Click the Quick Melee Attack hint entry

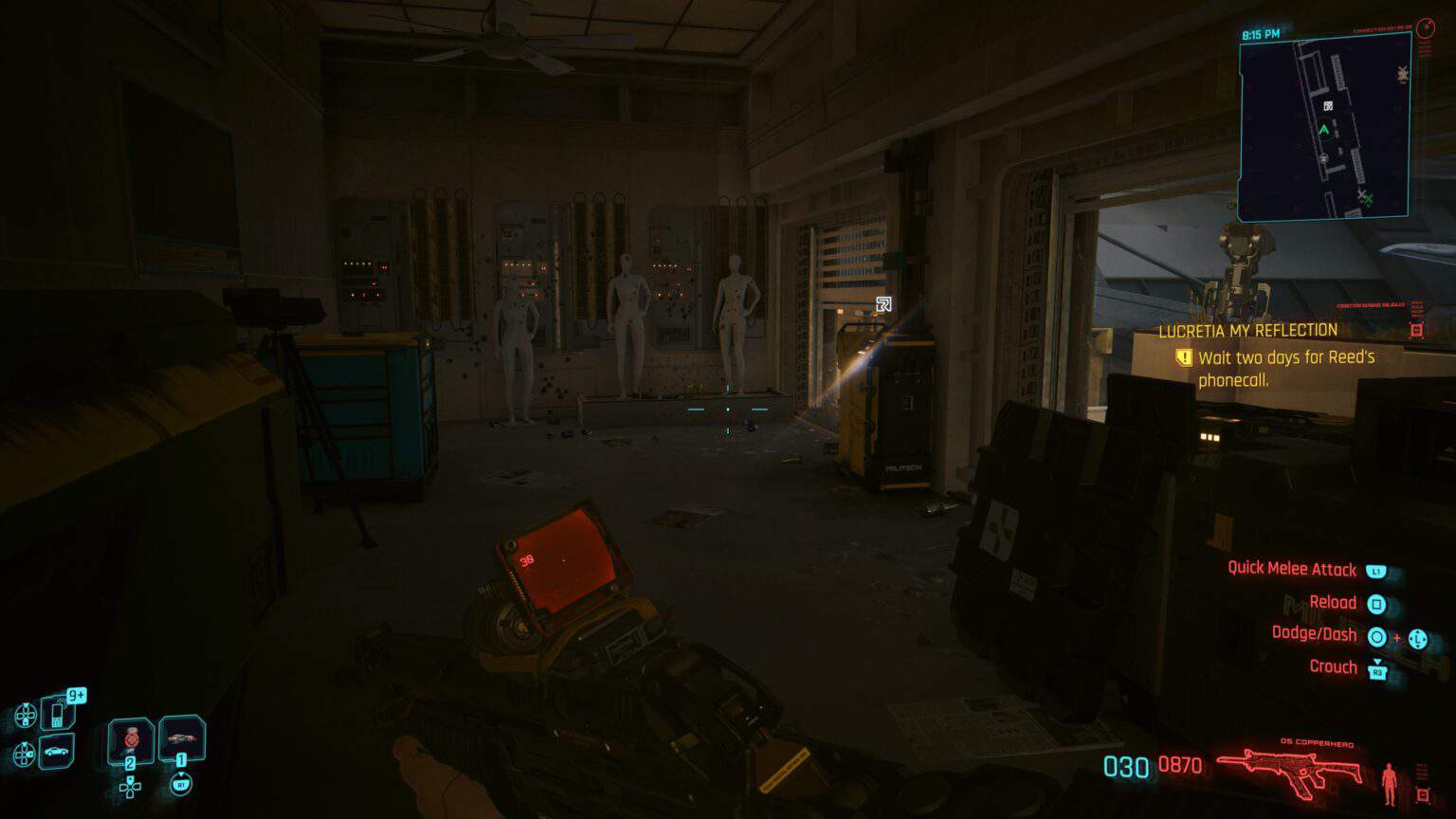click(x=1294, y=569)
